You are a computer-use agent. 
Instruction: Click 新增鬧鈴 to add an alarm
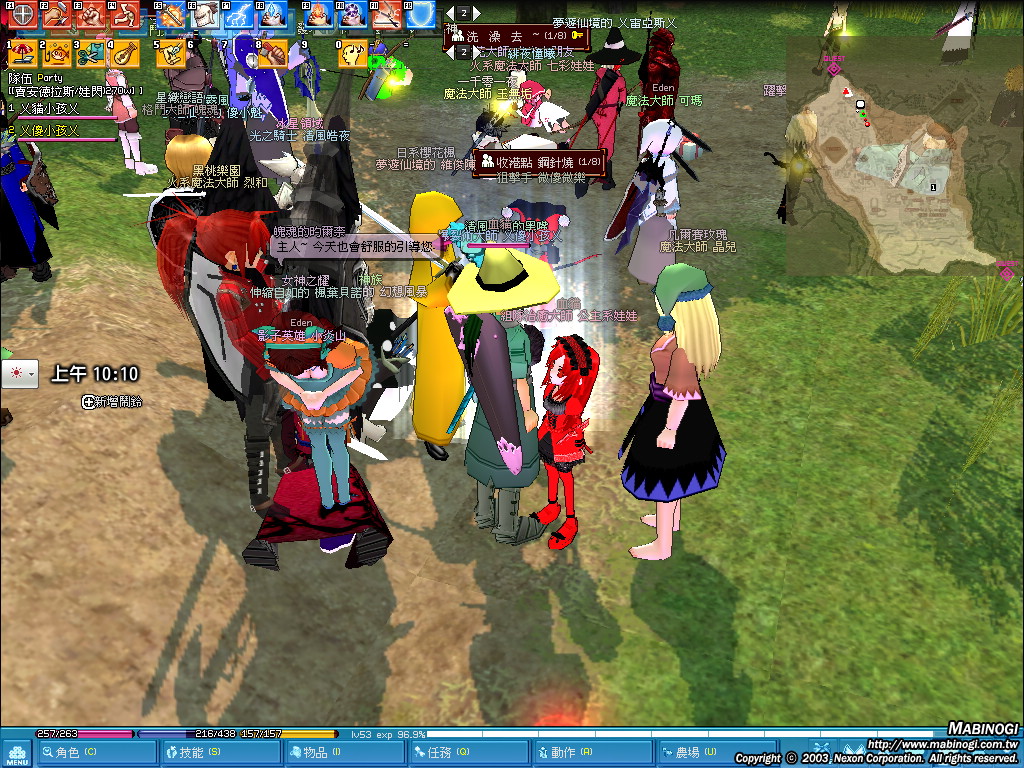(113, 401)
